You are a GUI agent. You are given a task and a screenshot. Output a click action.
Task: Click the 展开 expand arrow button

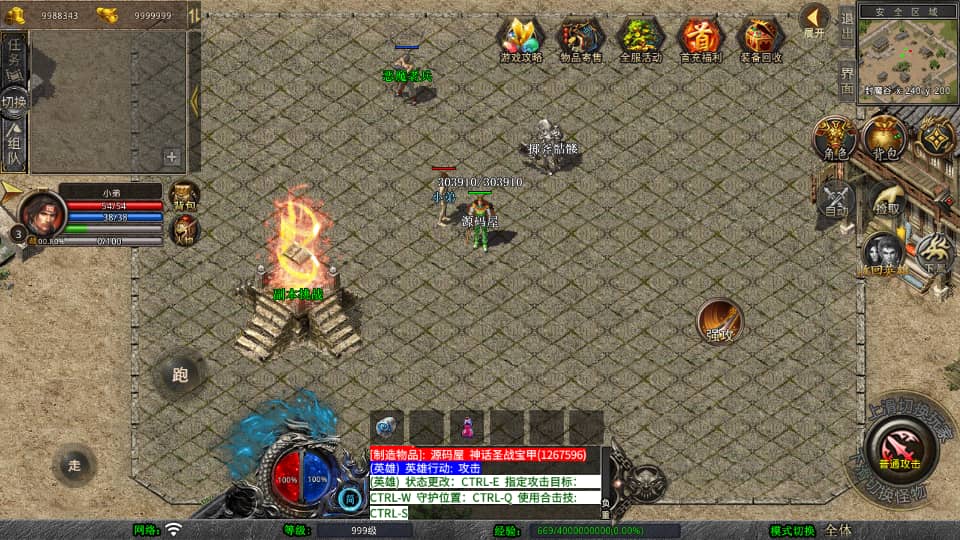tap(815, 20)
